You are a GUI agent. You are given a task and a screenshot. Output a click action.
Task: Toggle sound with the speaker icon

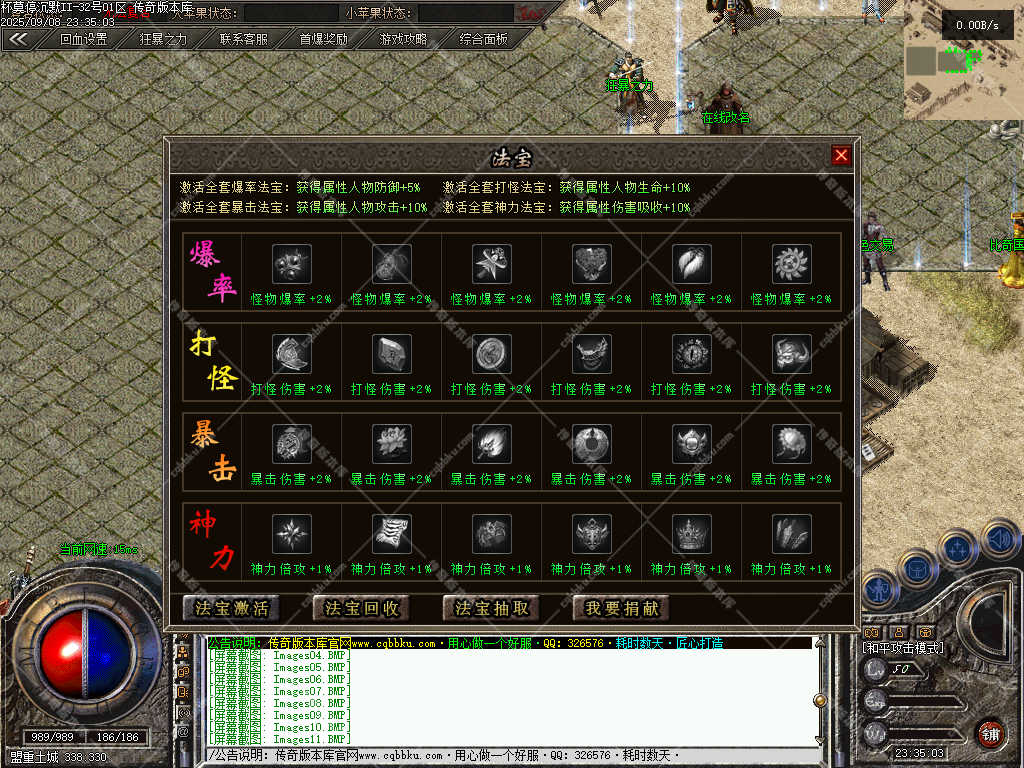(x=999, y=541)
